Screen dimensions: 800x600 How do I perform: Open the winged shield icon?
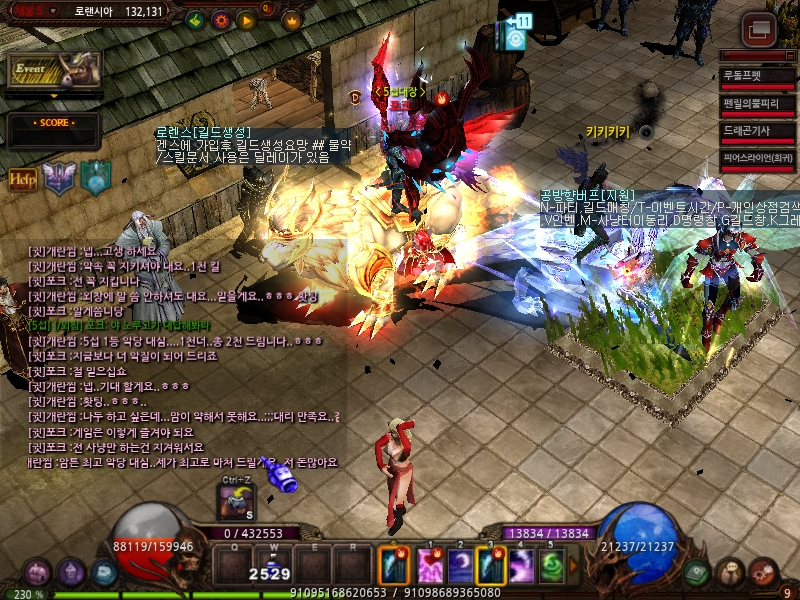click(x=59, y=178)
